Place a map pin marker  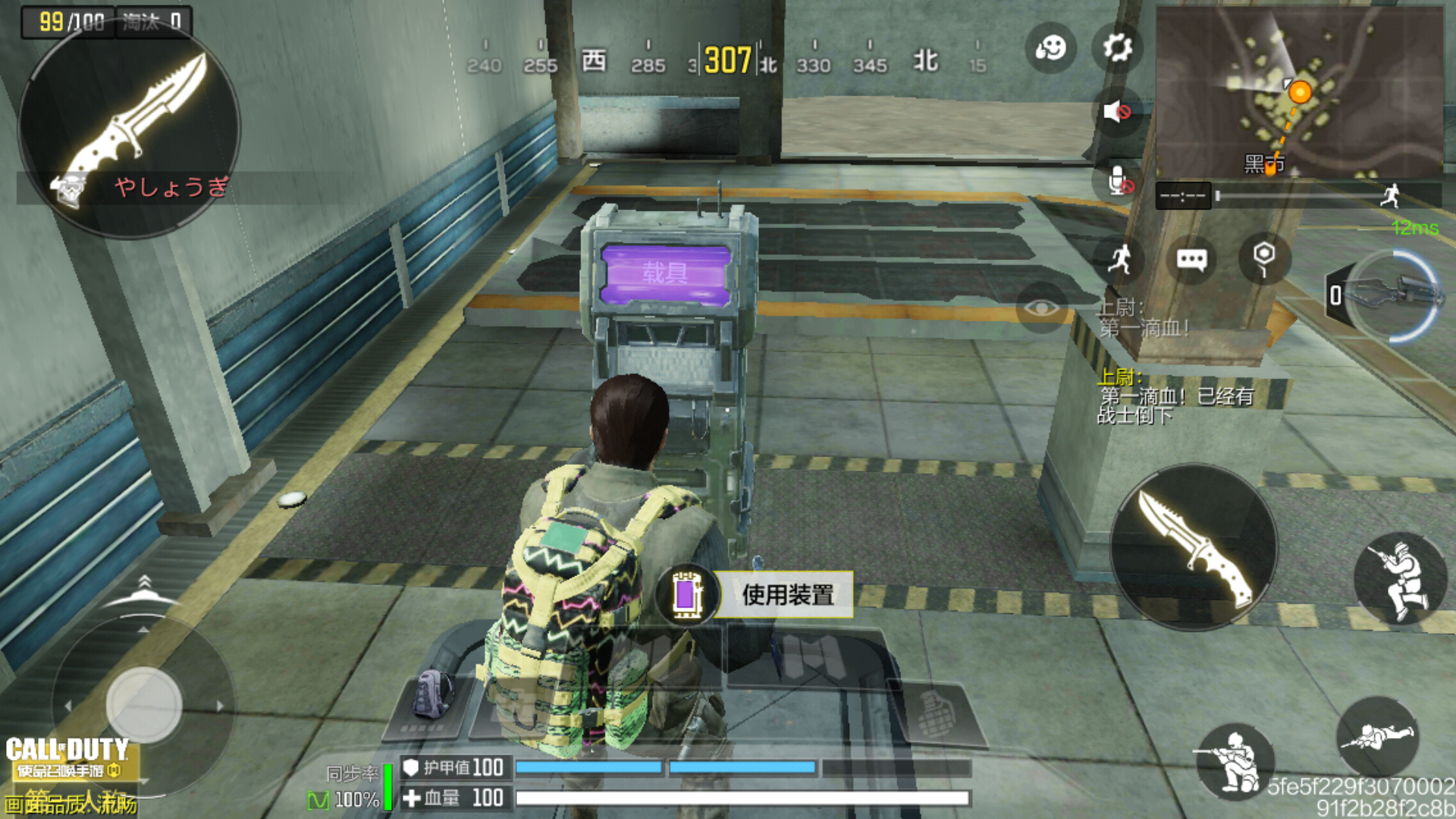point(1263,258)
